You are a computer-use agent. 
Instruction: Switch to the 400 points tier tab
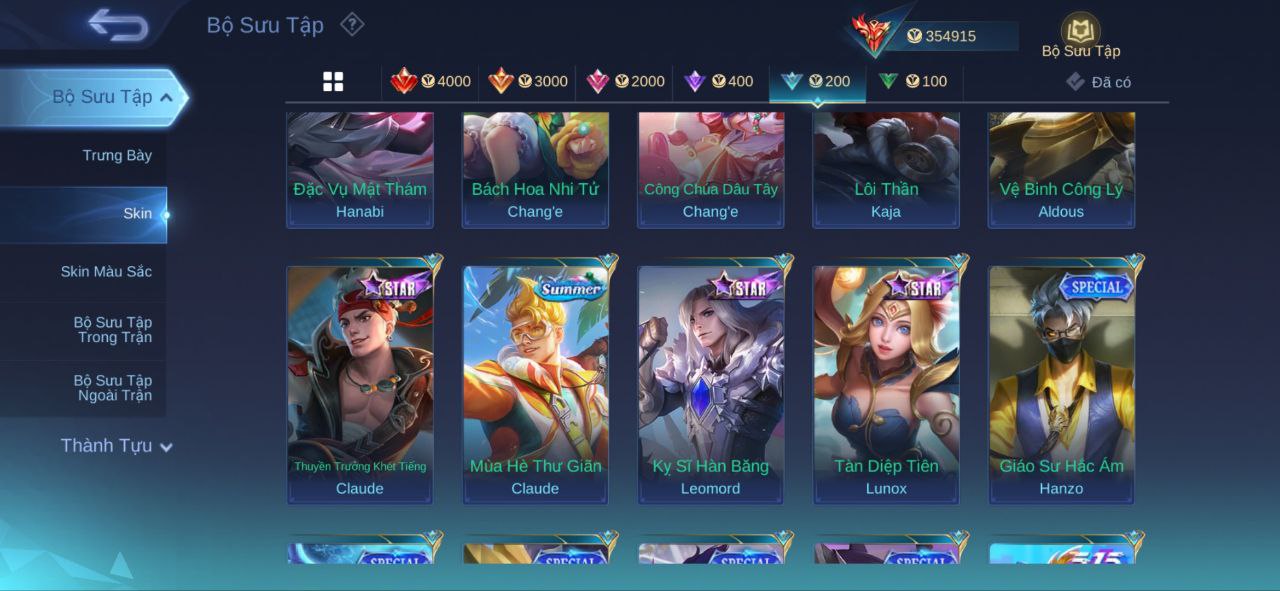coord(719,82)
